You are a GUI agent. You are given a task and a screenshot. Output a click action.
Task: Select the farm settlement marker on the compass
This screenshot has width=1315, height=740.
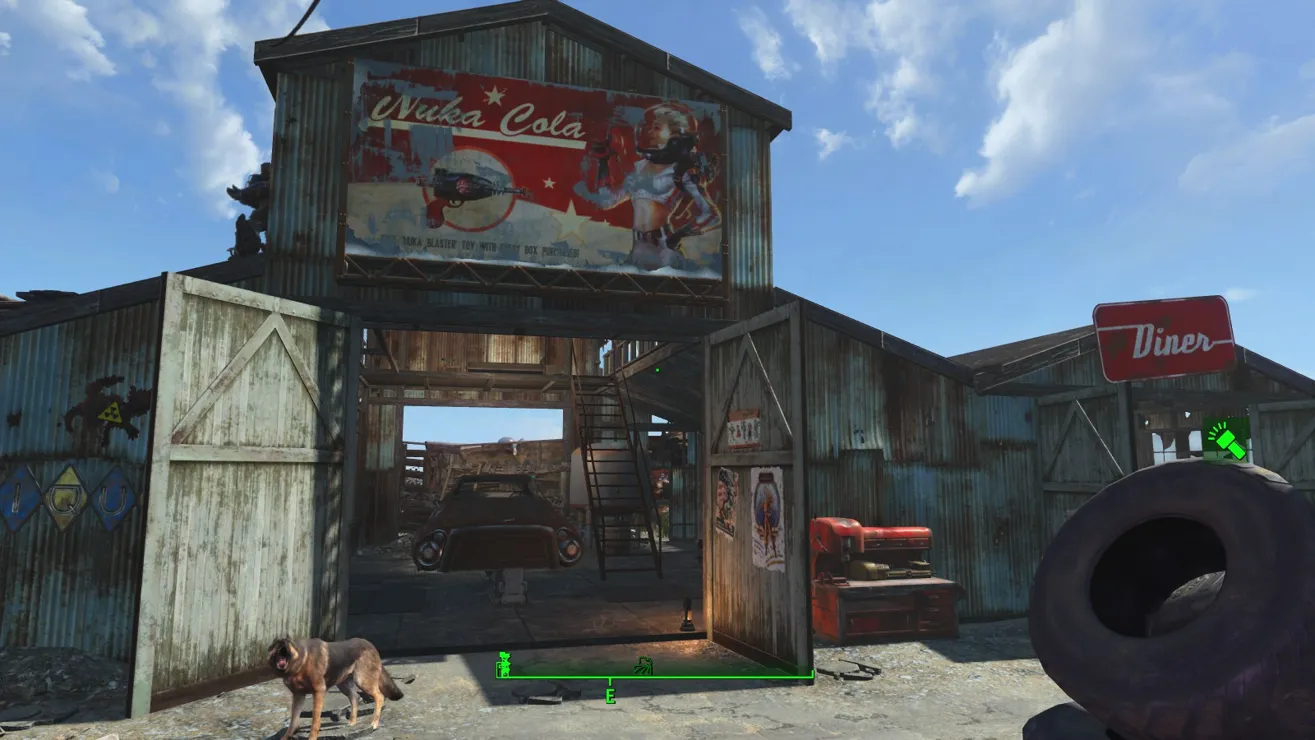(645, 665)
